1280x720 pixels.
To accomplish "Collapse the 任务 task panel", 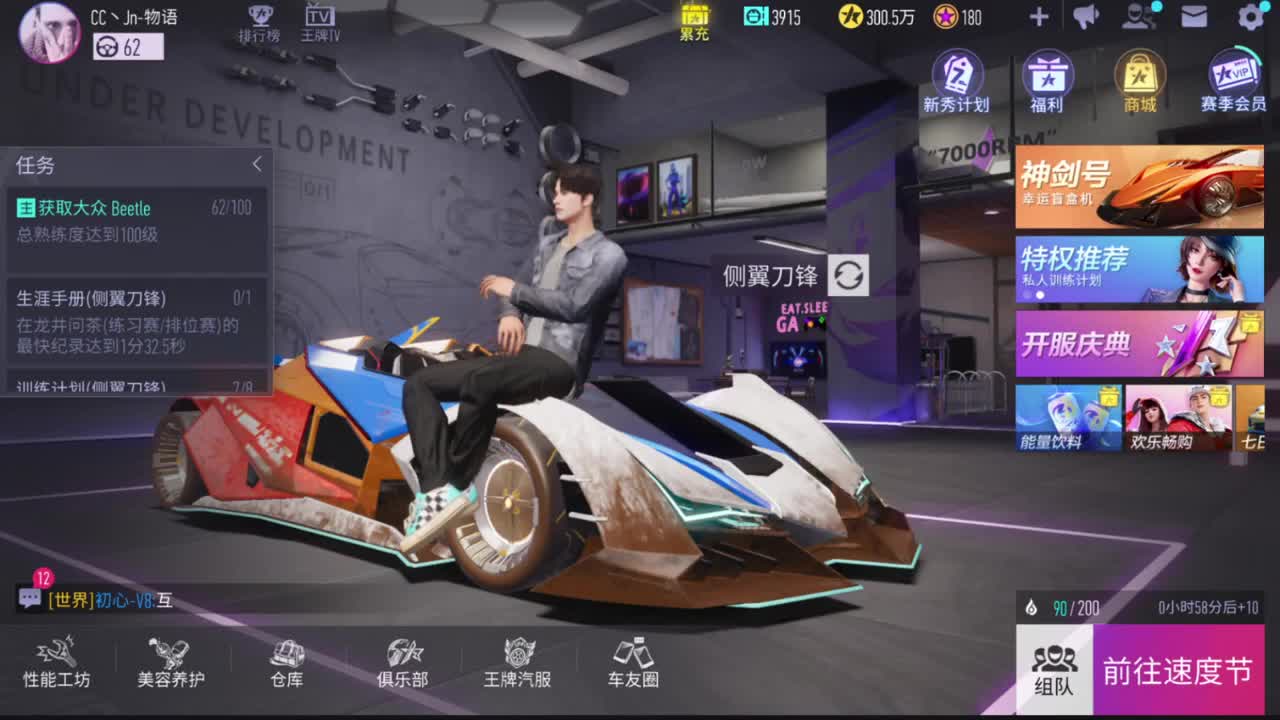I will click(257, 164).
